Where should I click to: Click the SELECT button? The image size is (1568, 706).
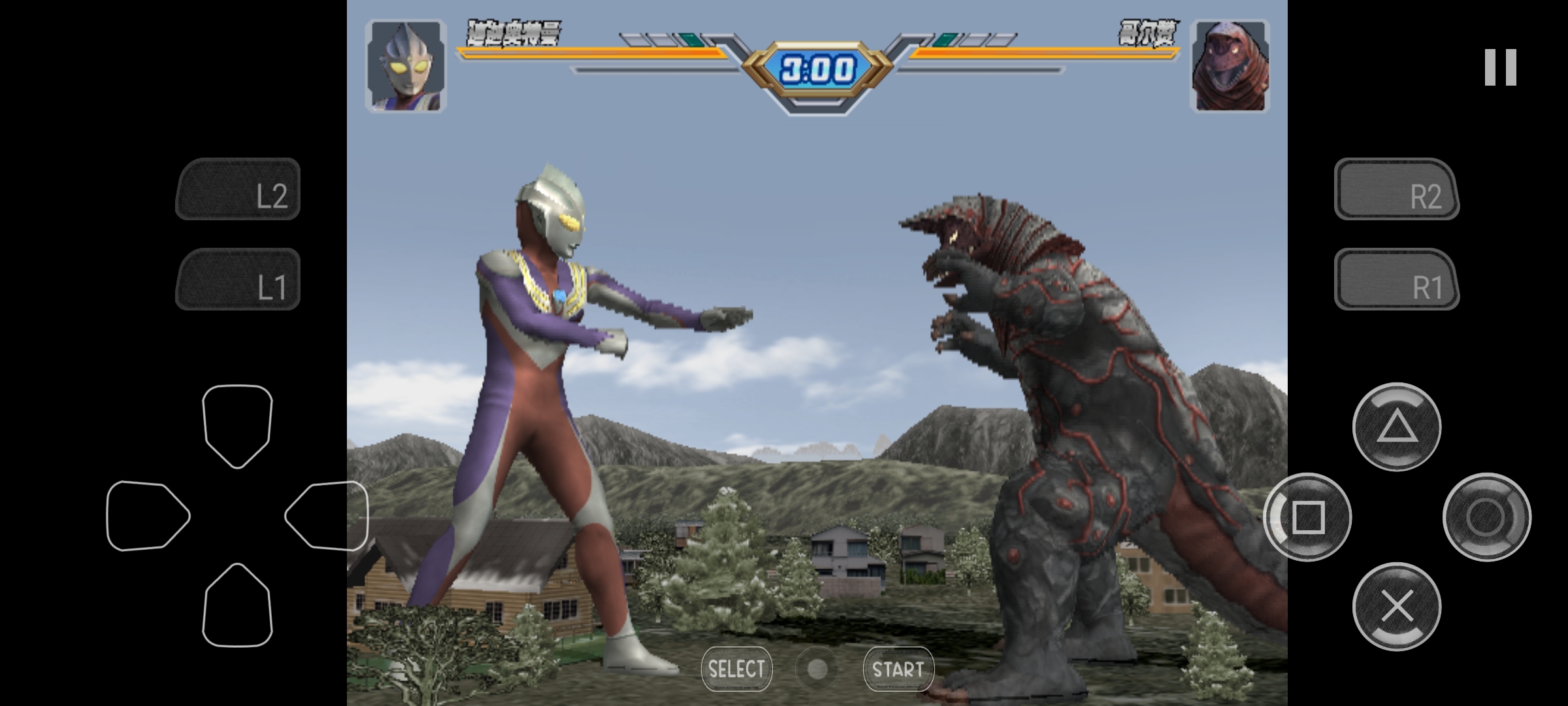click(x=736, y=669)
